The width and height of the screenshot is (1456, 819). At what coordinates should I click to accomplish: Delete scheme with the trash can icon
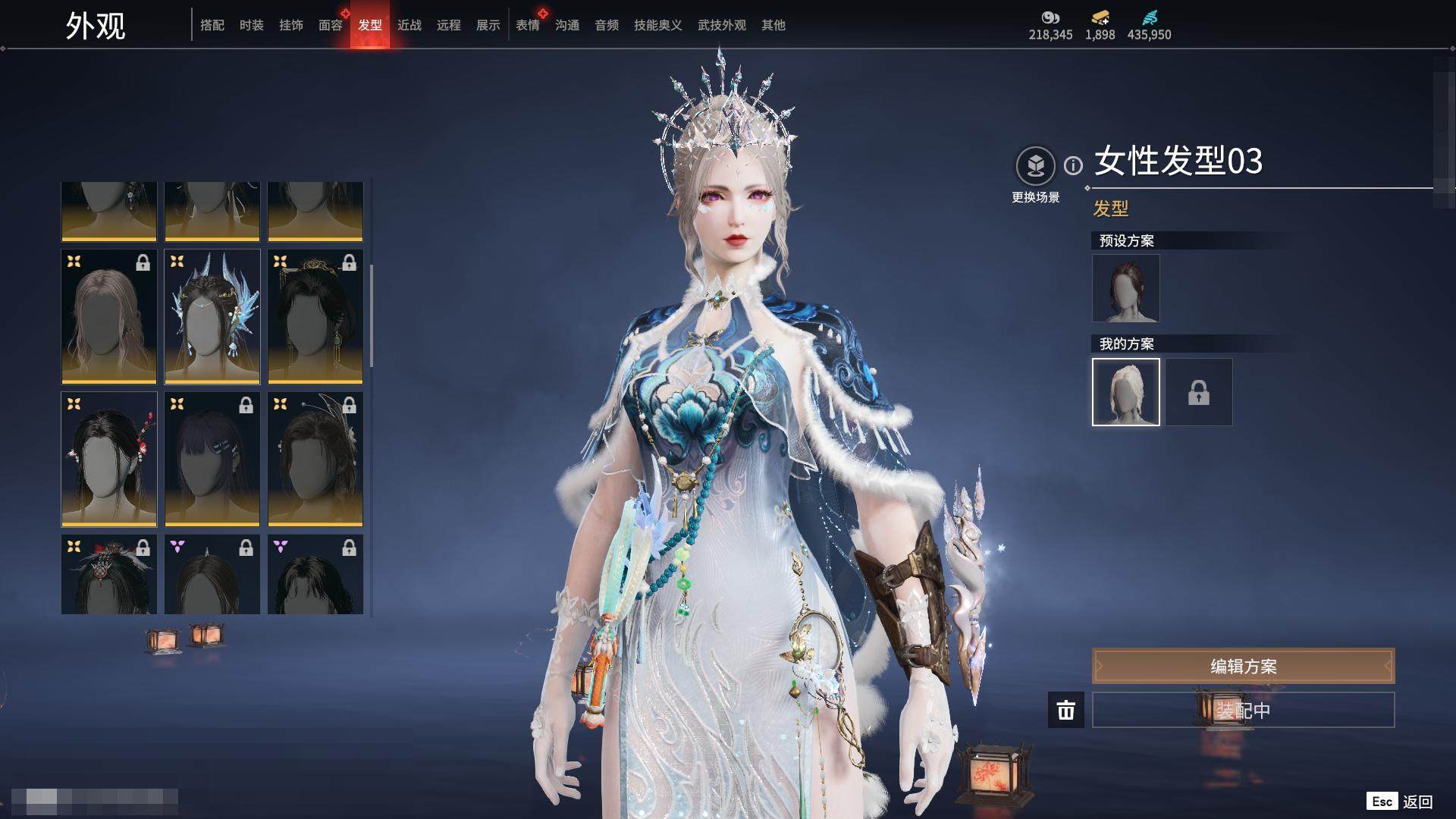click(1065, 711)
